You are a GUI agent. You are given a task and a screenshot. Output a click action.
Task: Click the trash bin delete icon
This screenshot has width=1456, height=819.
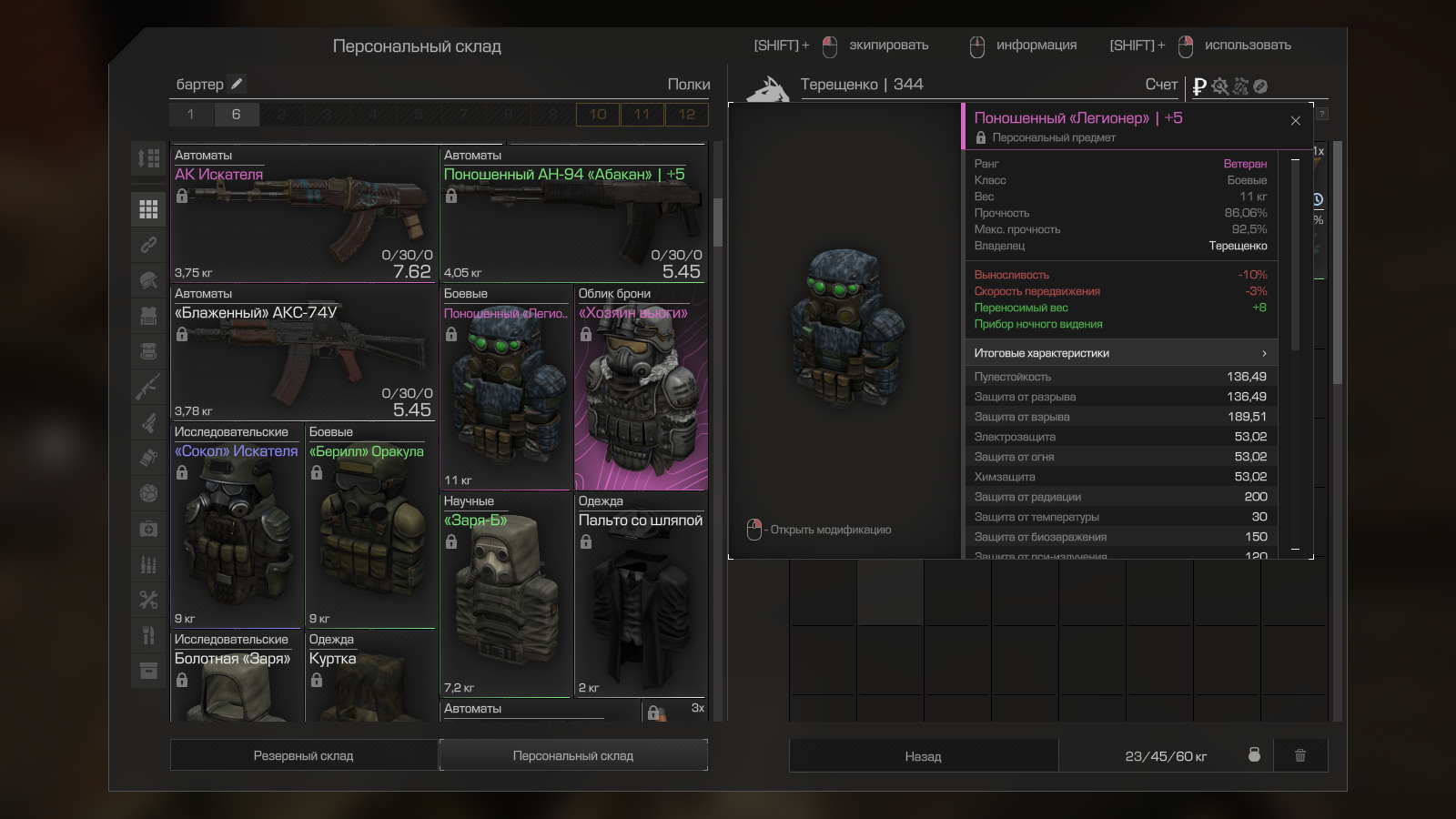click(x=1300, y=755)
